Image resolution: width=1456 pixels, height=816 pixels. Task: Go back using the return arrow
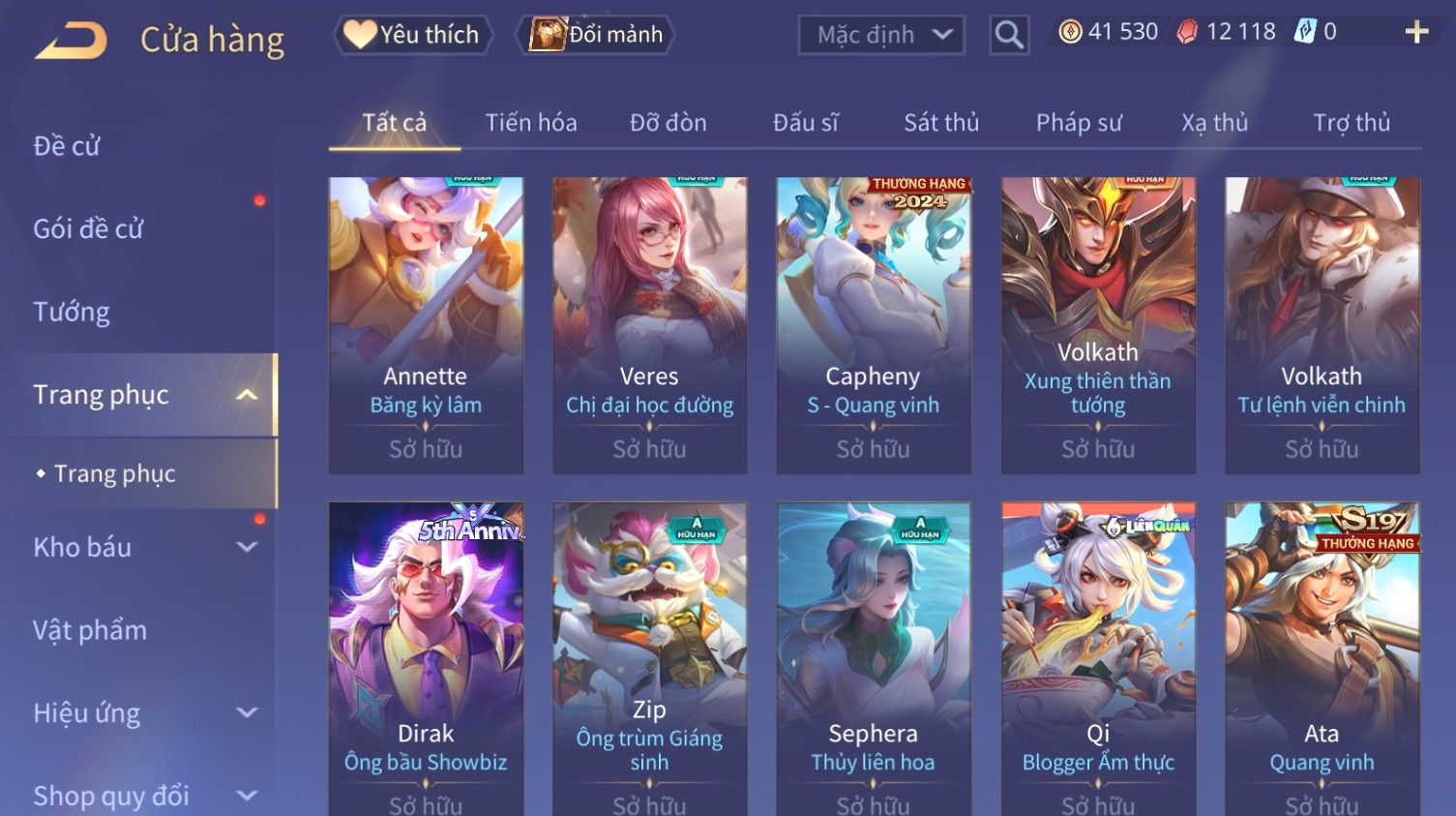pos(72,41)
